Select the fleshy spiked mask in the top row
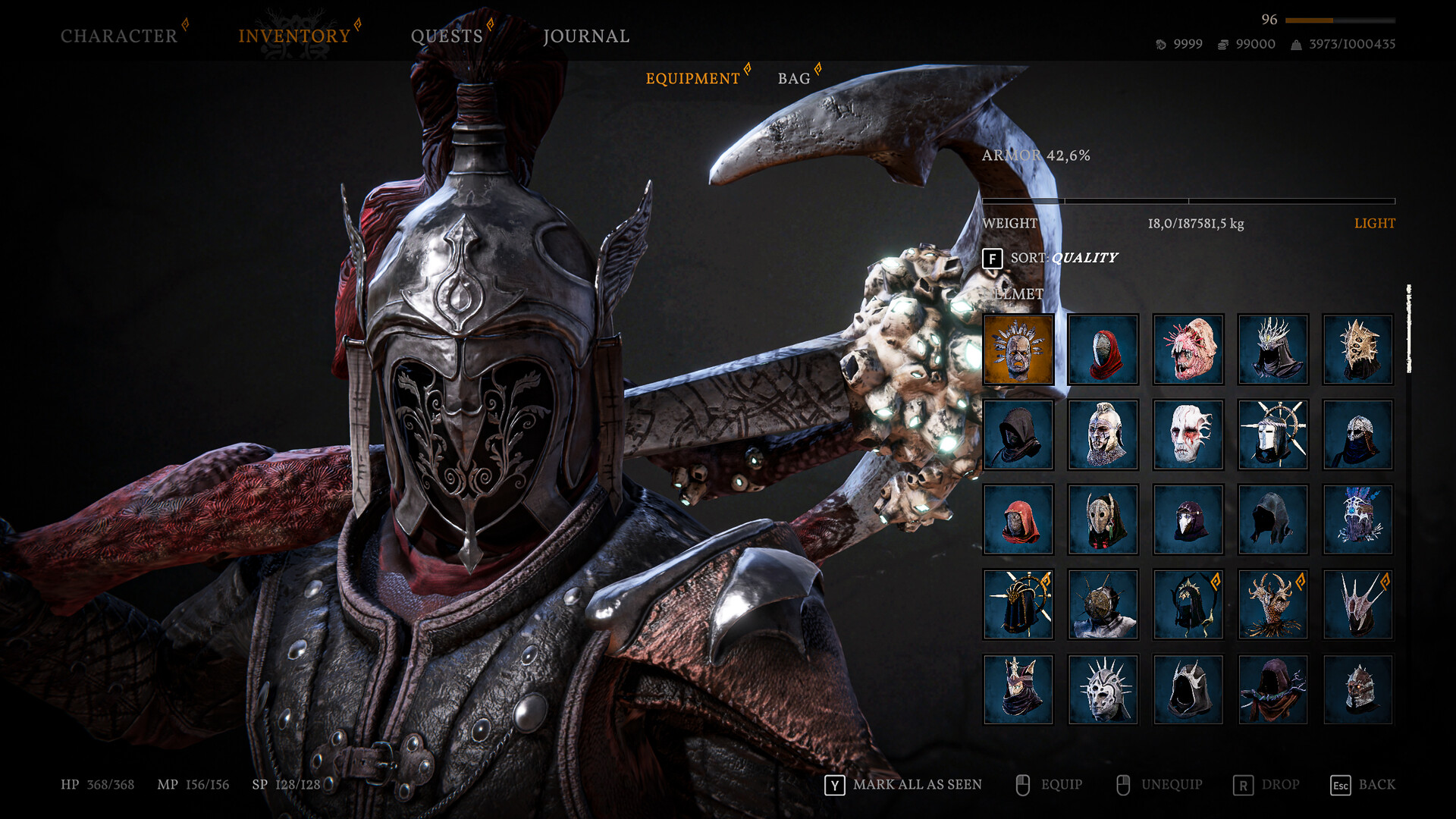Image resolution: width=1456 pixels, height=819 pixels. point(1188,349)
